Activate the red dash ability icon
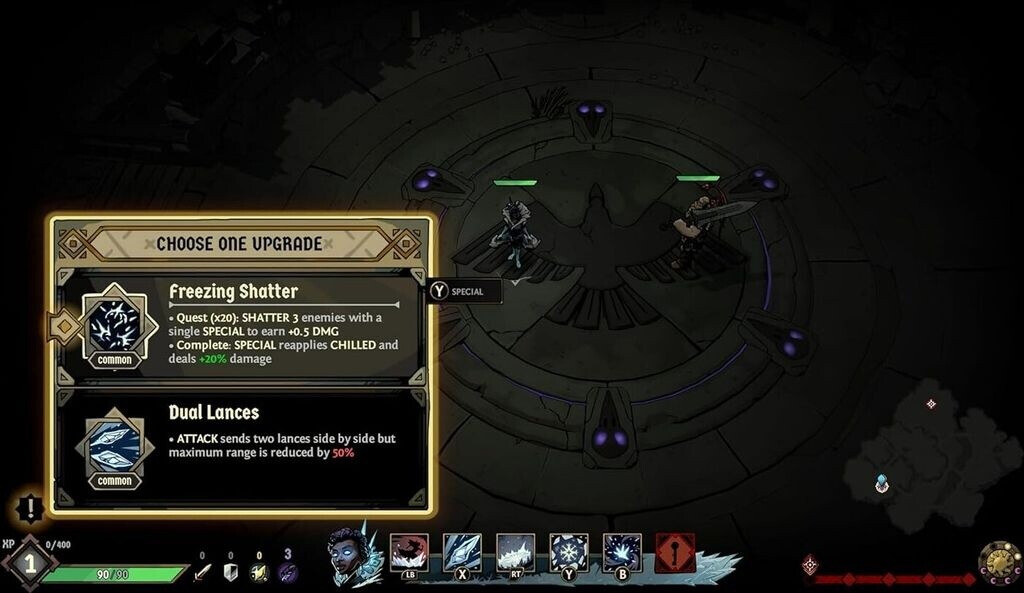1024x593 pixels. coord(409,551)
